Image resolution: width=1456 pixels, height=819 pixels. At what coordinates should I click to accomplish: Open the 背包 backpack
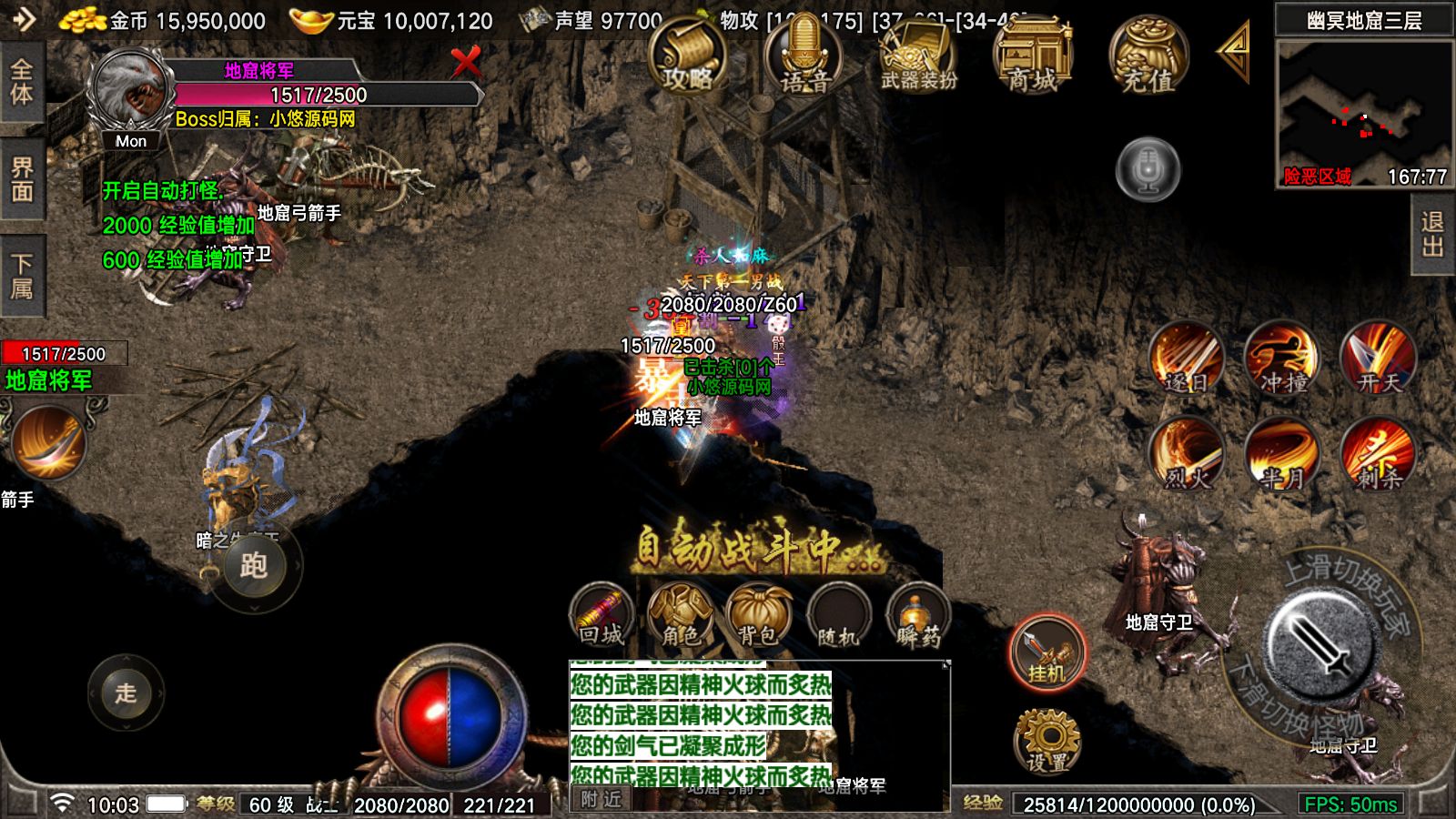[x=758, y=616]
